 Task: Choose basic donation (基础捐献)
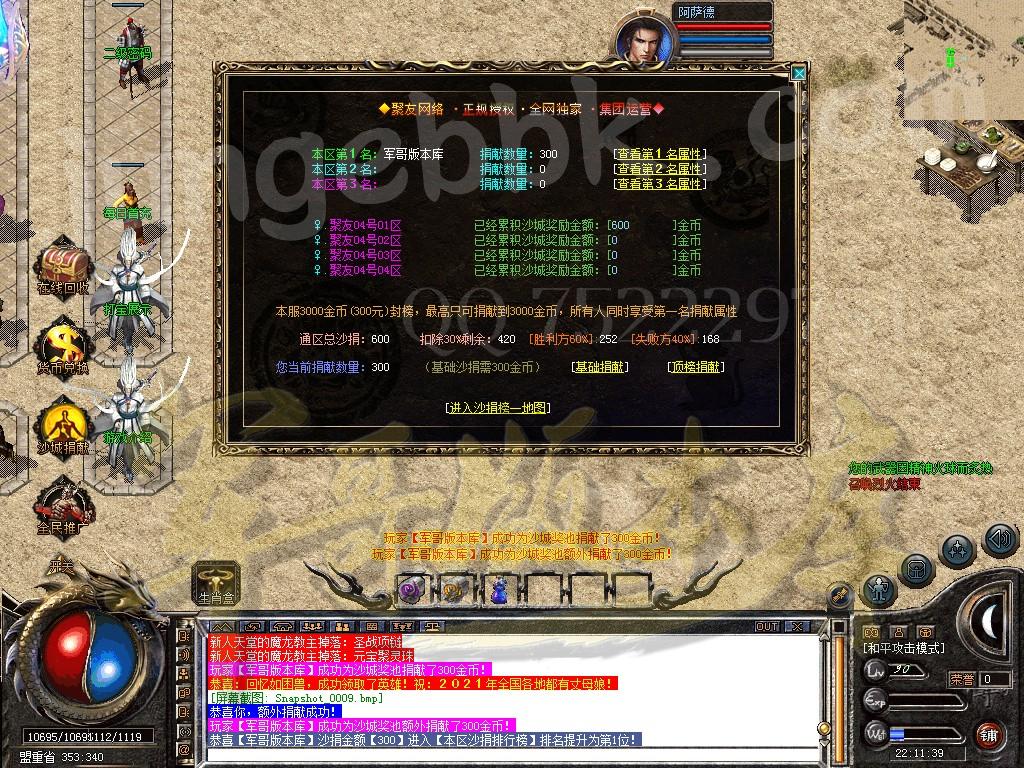(x=600, y=367)
